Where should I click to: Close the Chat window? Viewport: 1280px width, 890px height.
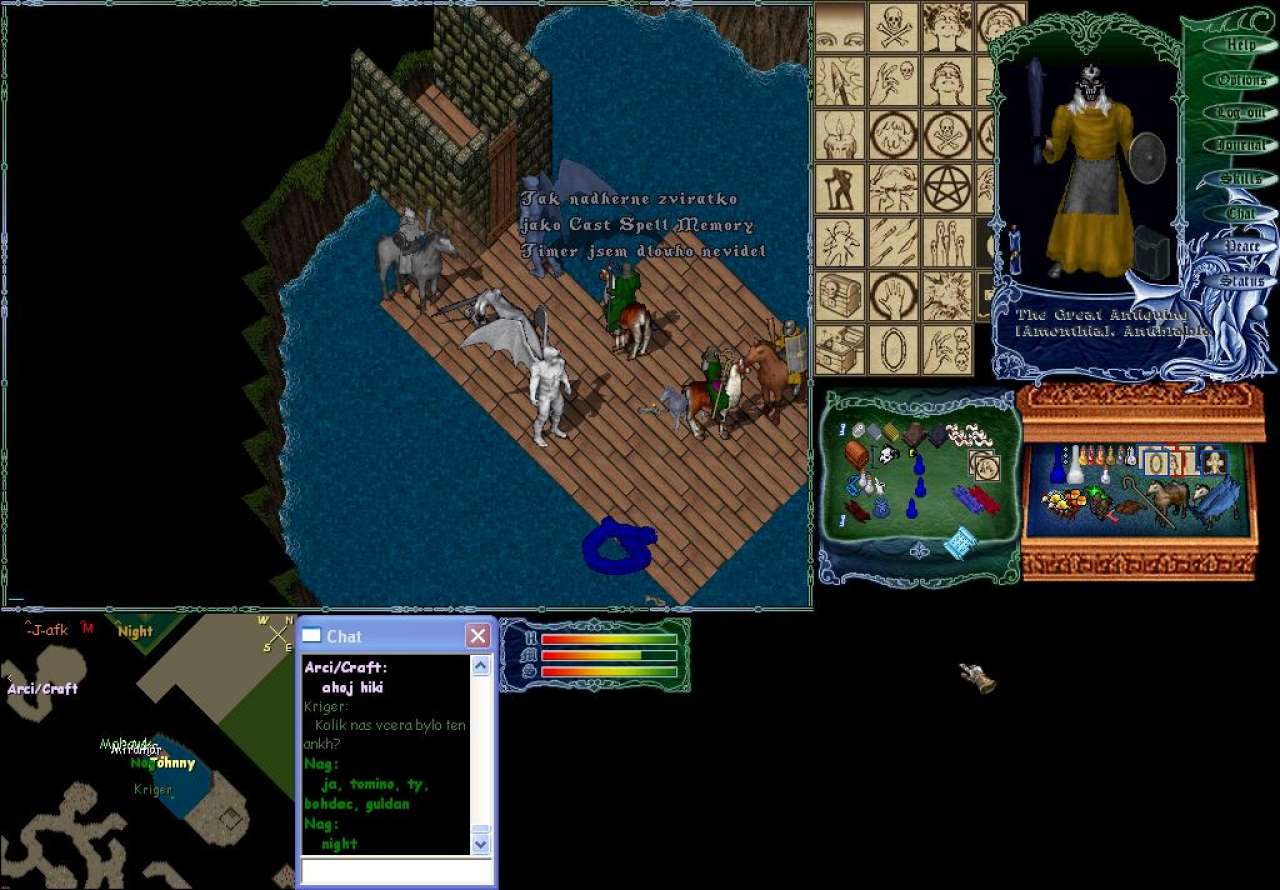pos(478,636)
